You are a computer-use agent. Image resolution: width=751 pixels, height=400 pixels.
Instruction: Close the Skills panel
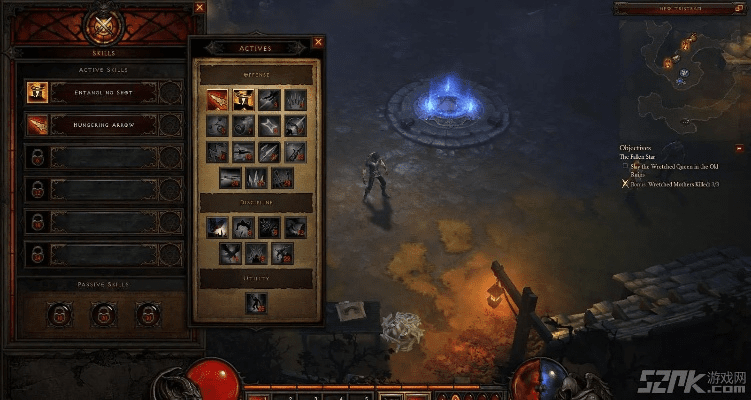pos(199,7)
